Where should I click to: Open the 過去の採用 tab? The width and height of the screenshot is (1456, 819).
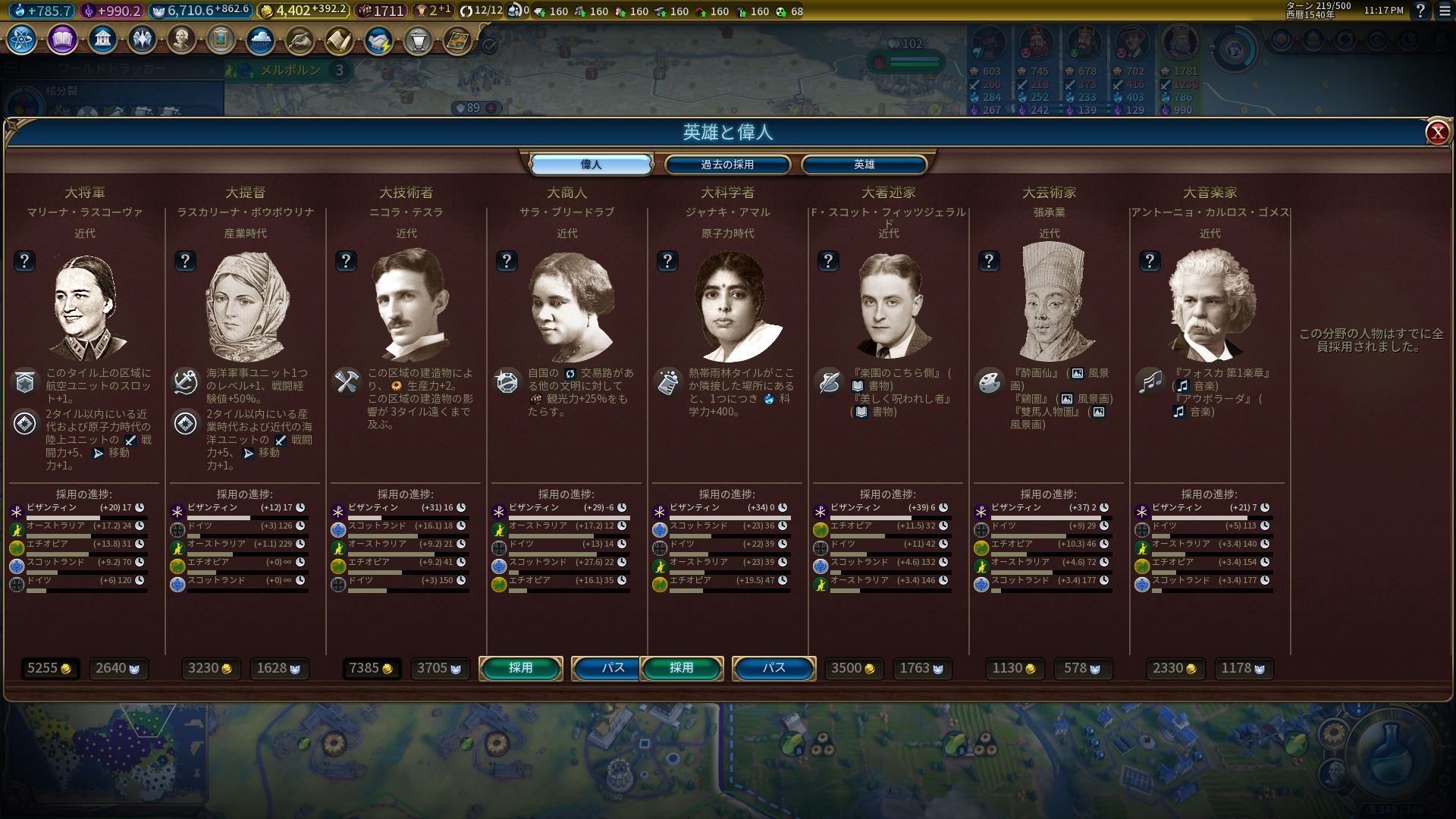(727, 165)
